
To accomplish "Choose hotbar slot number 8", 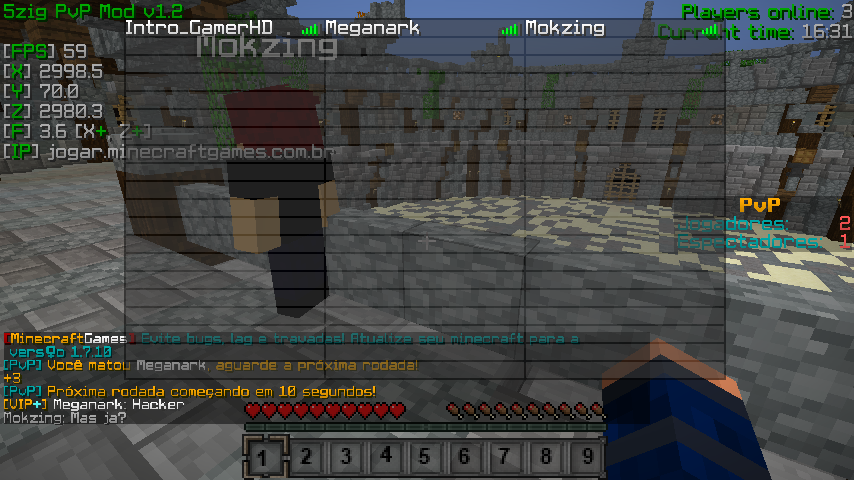I will [x=545, y=457].
